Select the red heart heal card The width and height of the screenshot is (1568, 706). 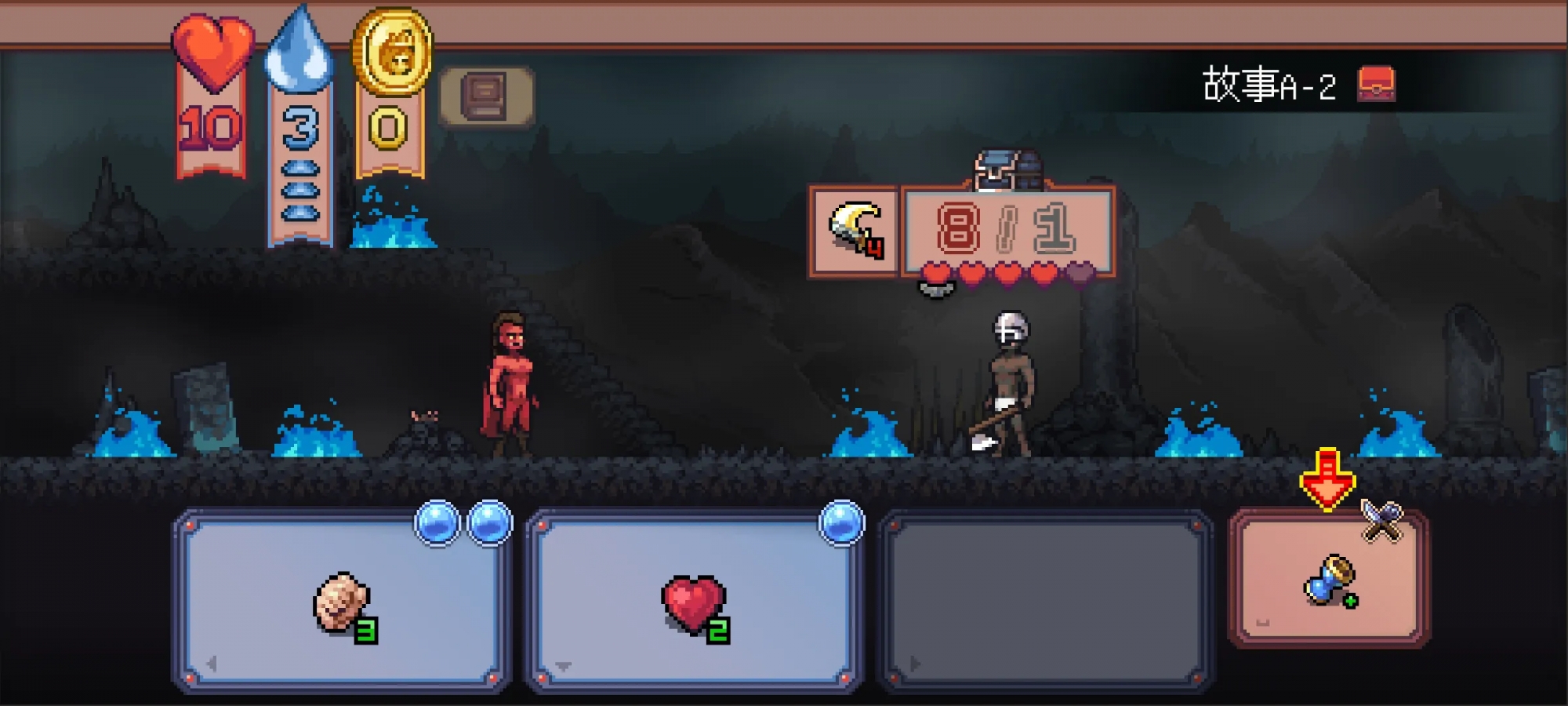[695, 602]
